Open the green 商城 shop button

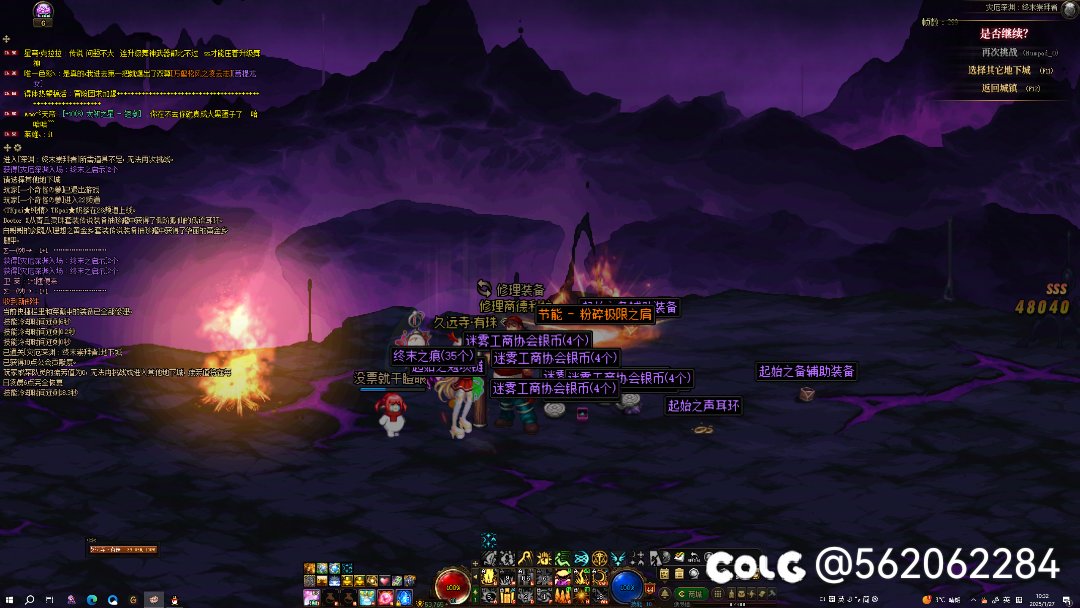[691, 593]
